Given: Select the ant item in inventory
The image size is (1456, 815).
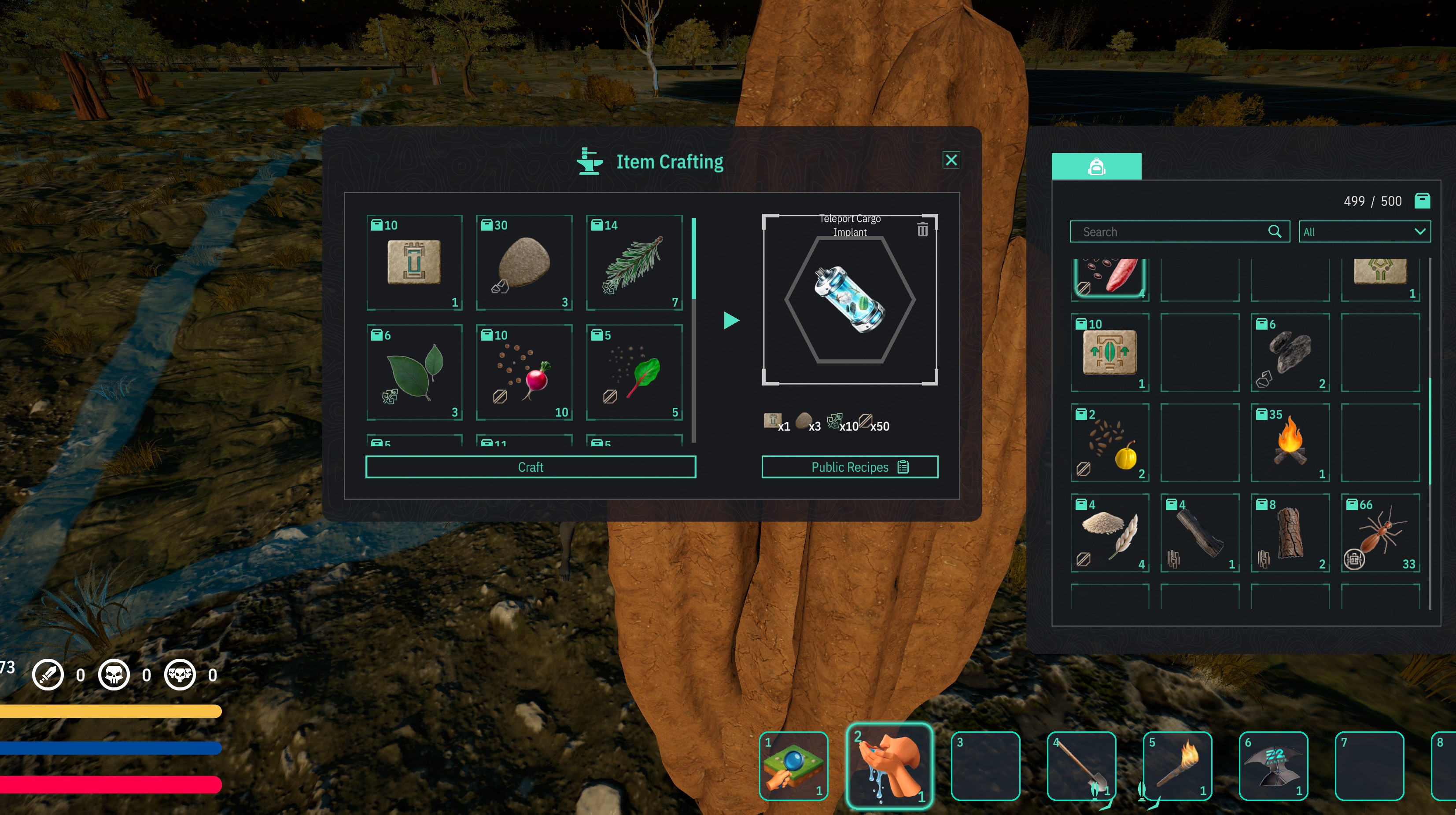Looking at the screenshot, I should 1380,532.
